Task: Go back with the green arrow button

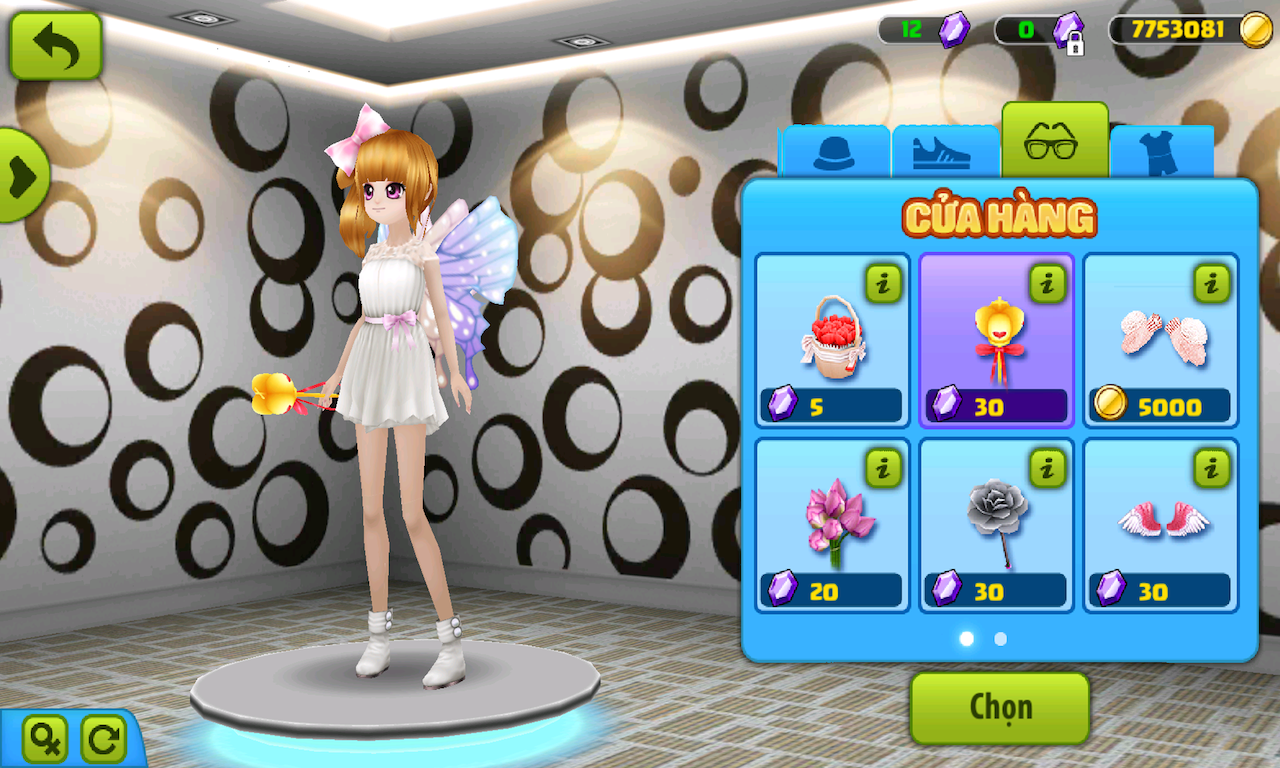Action: coord(56,46)
